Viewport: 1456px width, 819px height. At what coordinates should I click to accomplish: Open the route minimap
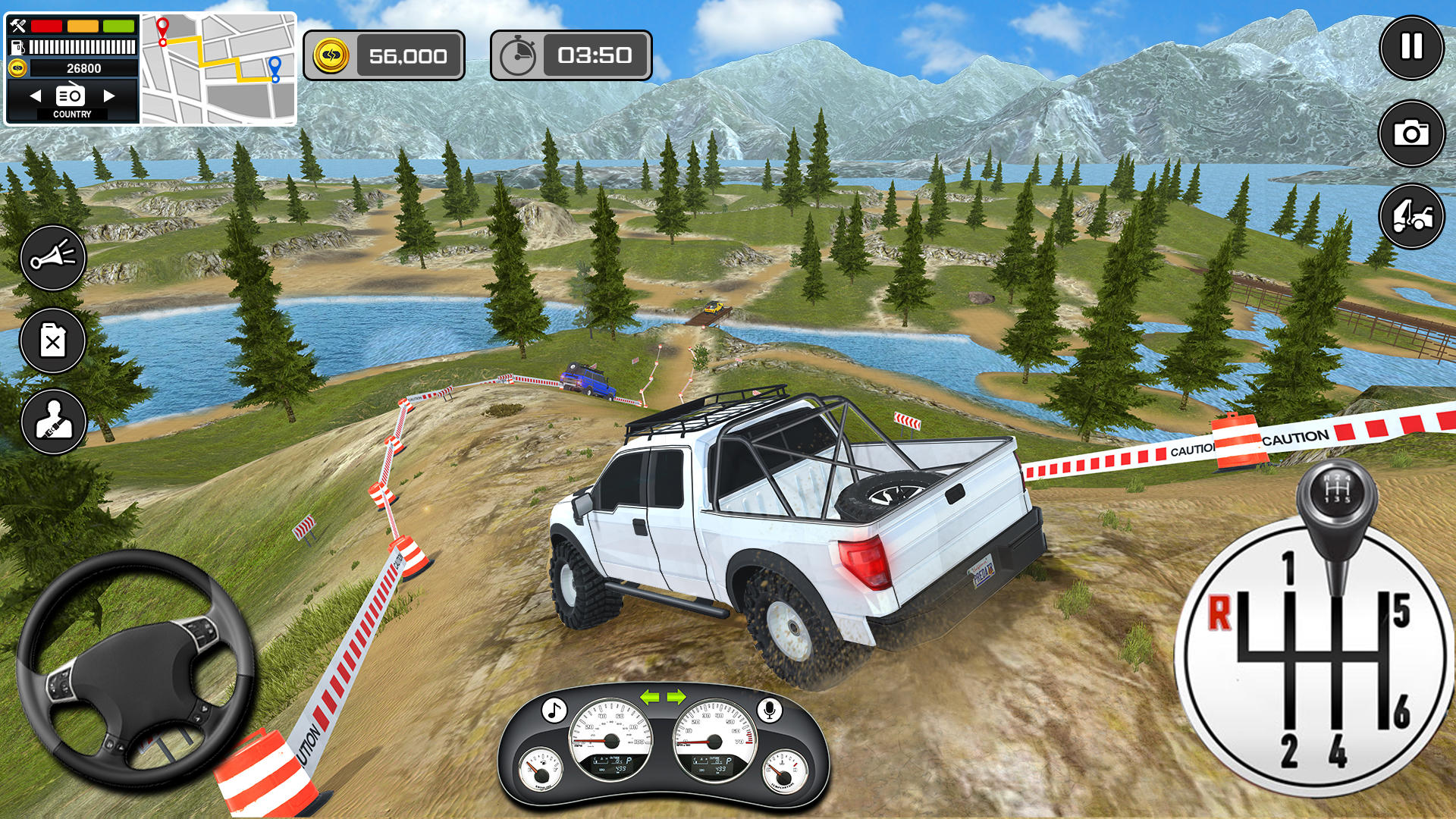point(218,69)
